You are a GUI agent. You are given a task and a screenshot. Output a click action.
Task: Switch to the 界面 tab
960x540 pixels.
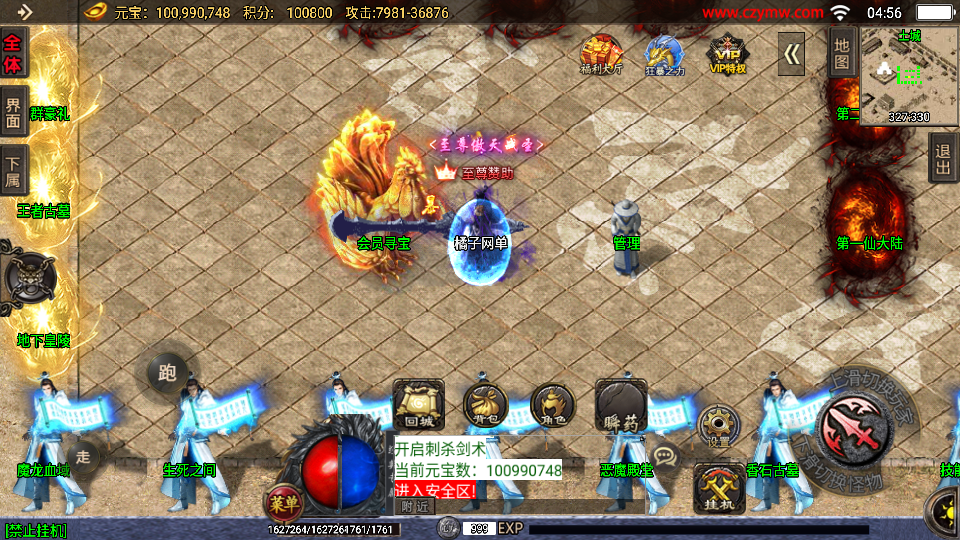coord(13,112)
